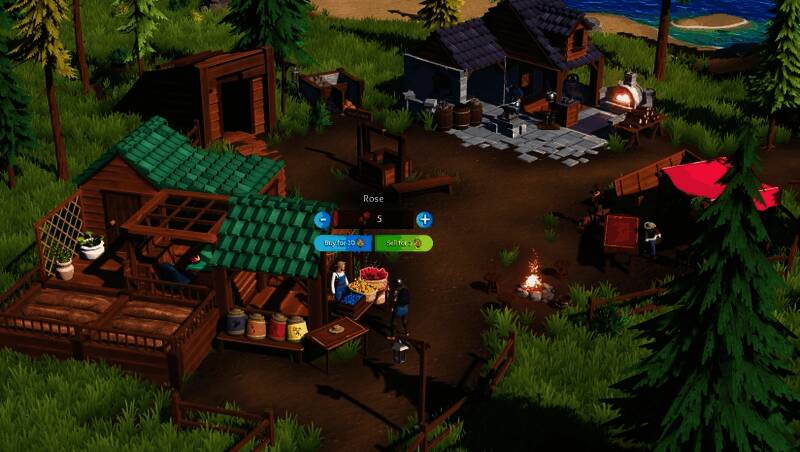Click the green Sell button for roses
This screenshot has height=452, width=800.
click(x=403, y=243)
